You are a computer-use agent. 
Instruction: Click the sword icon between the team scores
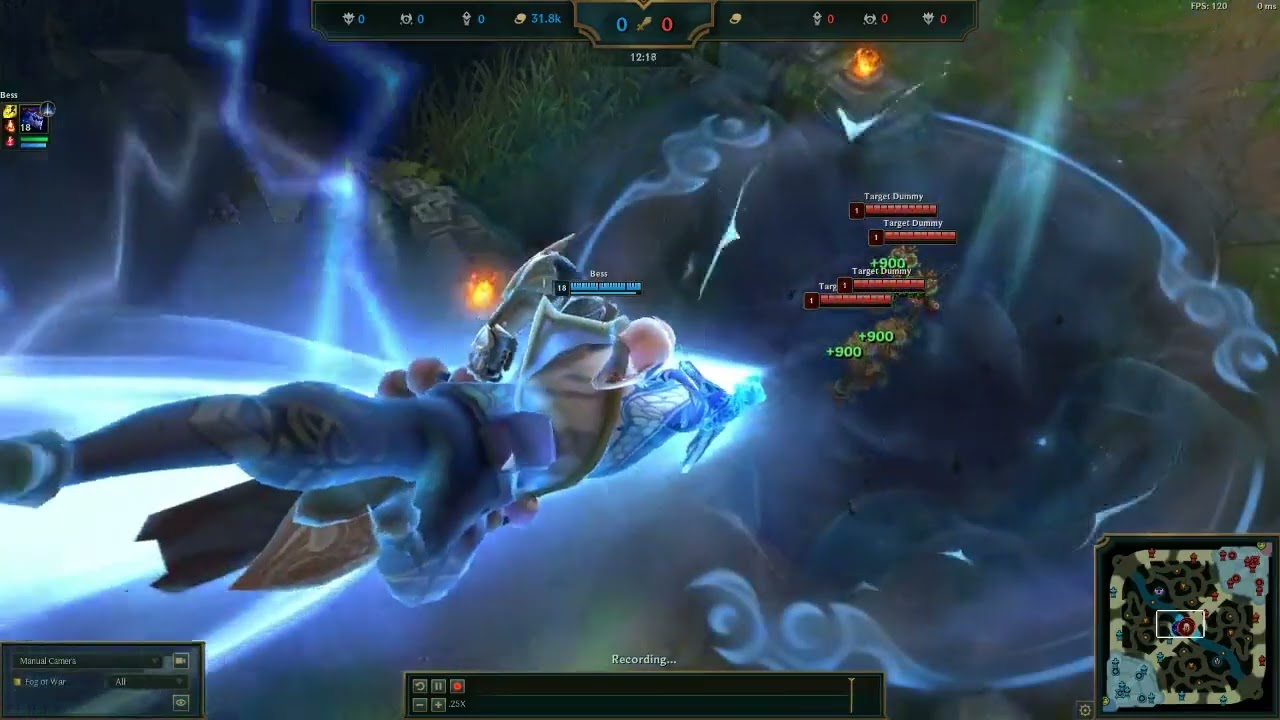coord(646,23)
